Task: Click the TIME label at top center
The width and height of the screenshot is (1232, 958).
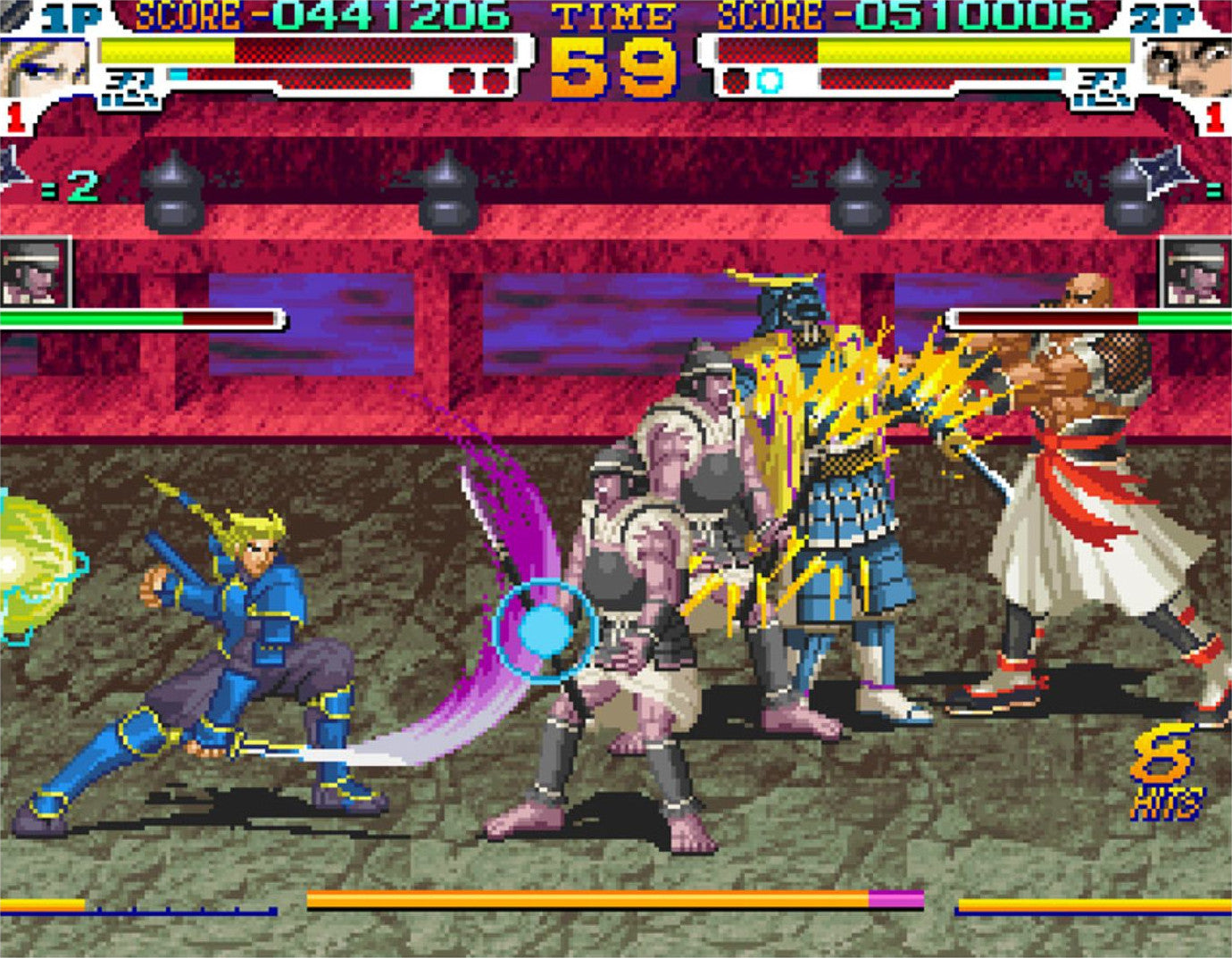Action: [612, 16]
